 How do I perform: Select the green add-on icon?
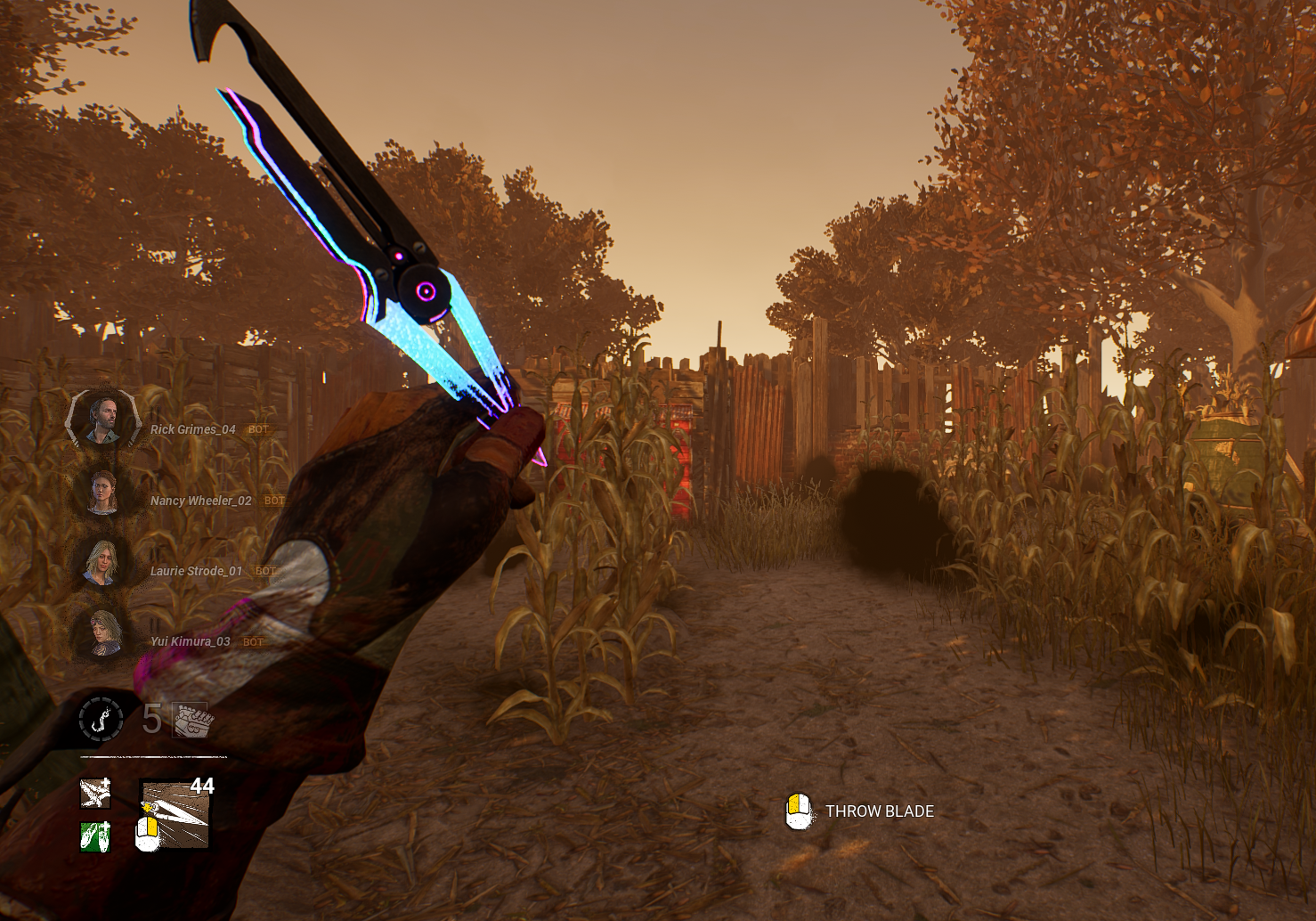(x=95, y=836)
